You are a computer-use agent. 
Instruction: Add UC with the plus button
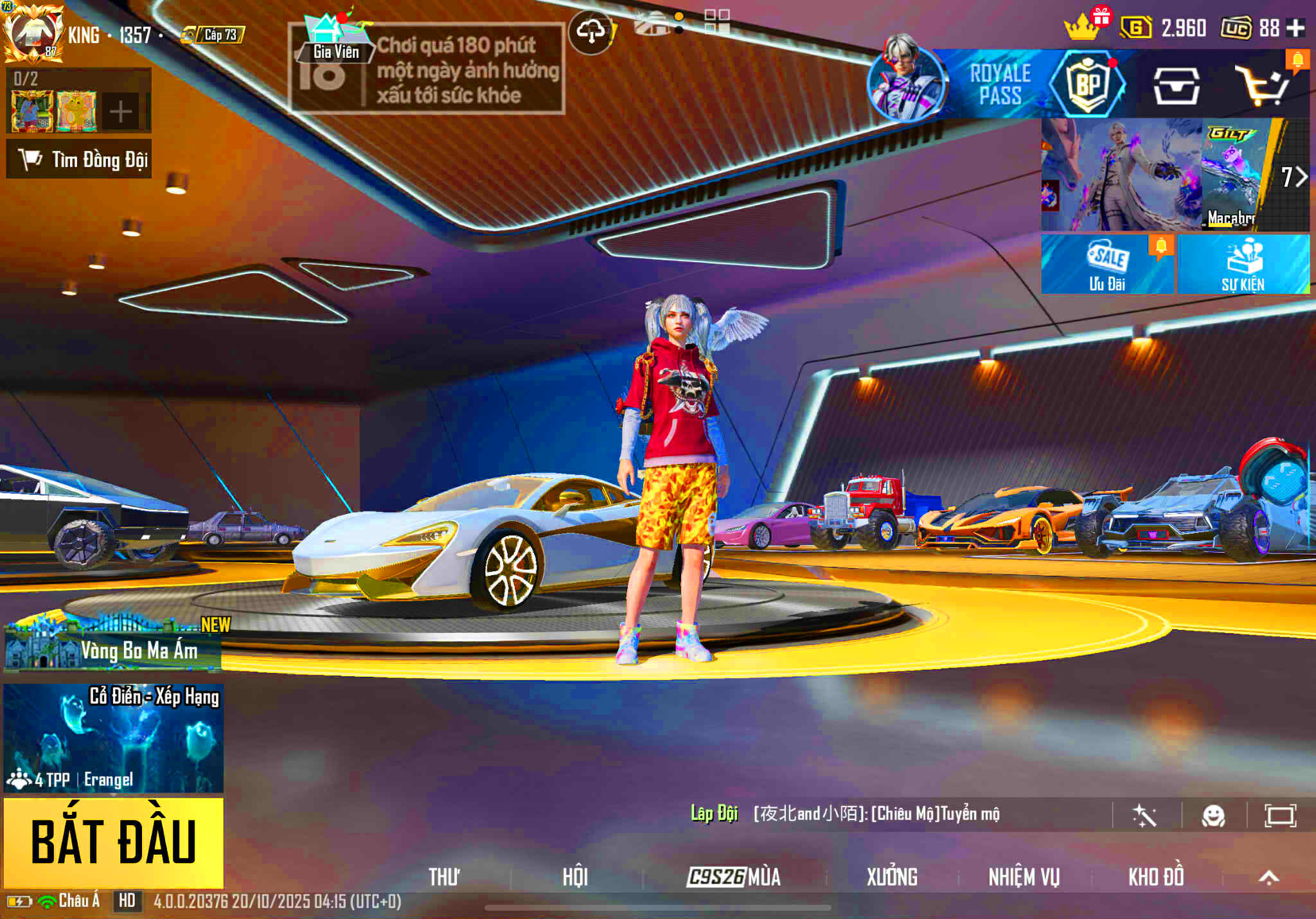1296,28
